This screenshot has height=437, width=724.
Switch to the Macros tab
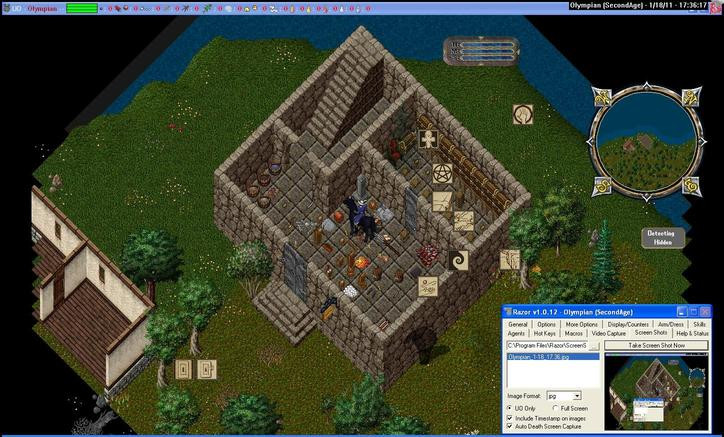coord(573,333)
